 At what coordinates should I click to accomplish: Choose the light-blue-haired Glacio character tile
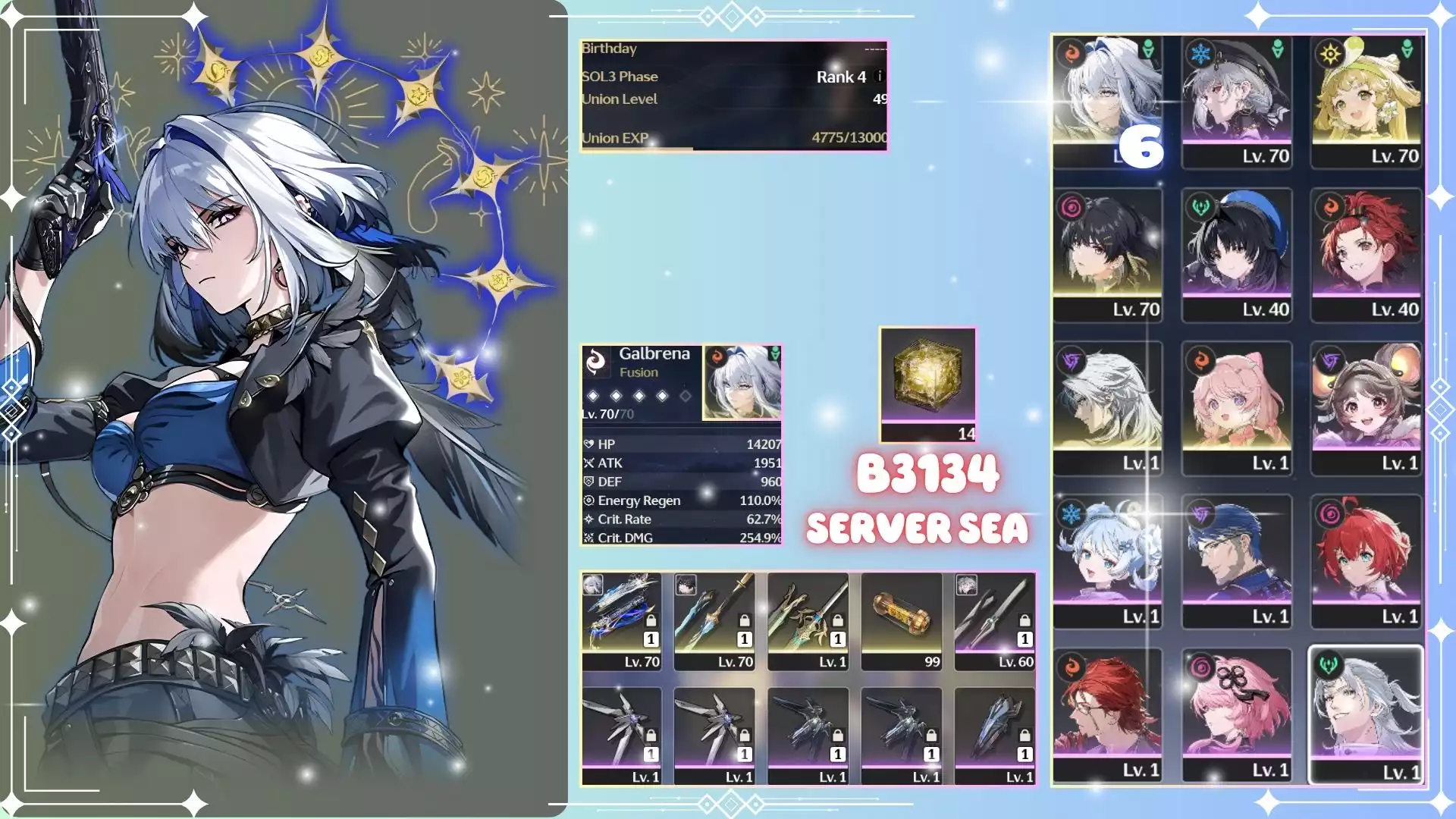[1107, 560]
